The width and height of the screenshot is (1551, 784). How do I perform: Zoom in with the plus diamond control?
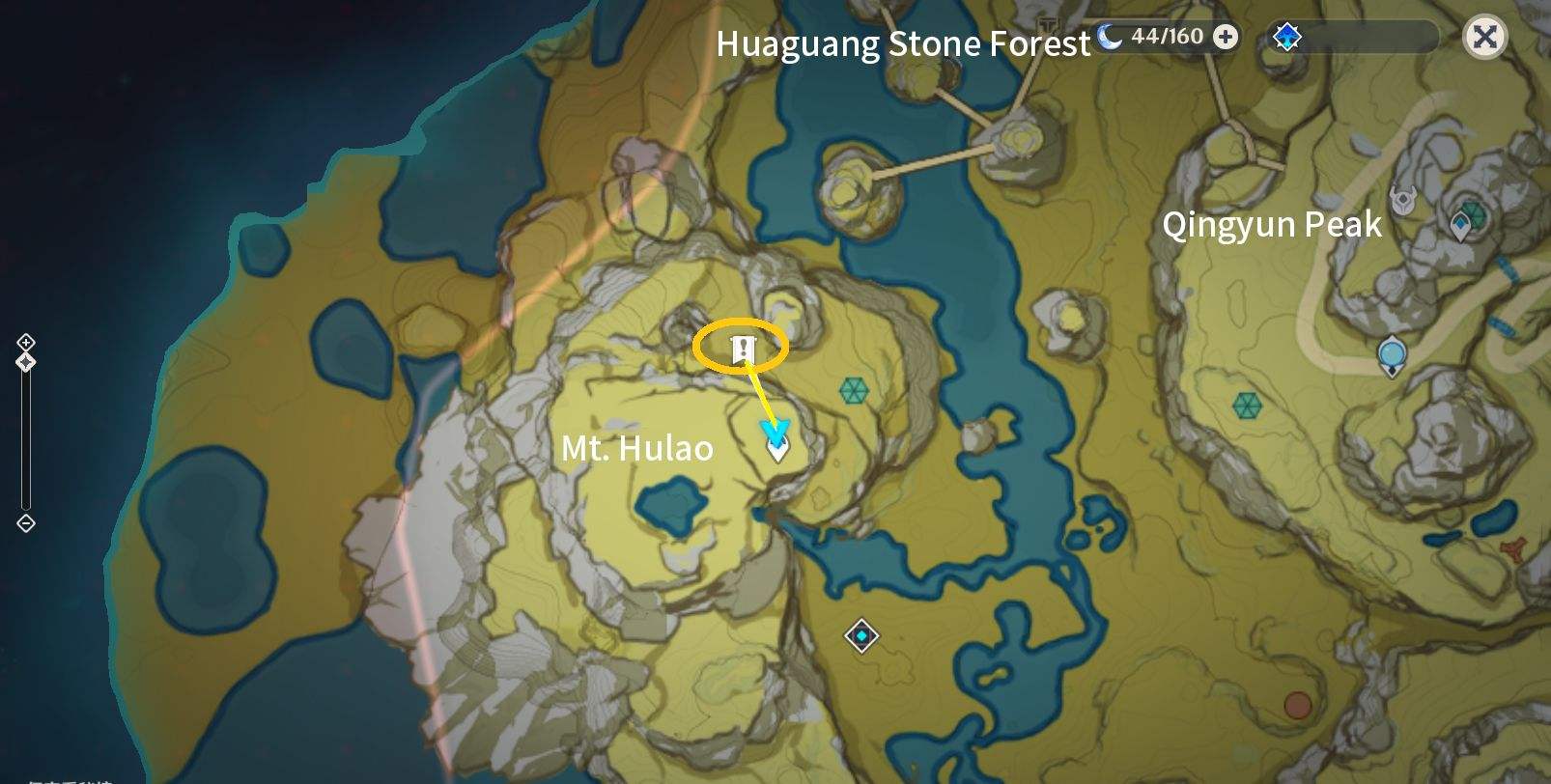click(25, 342)
